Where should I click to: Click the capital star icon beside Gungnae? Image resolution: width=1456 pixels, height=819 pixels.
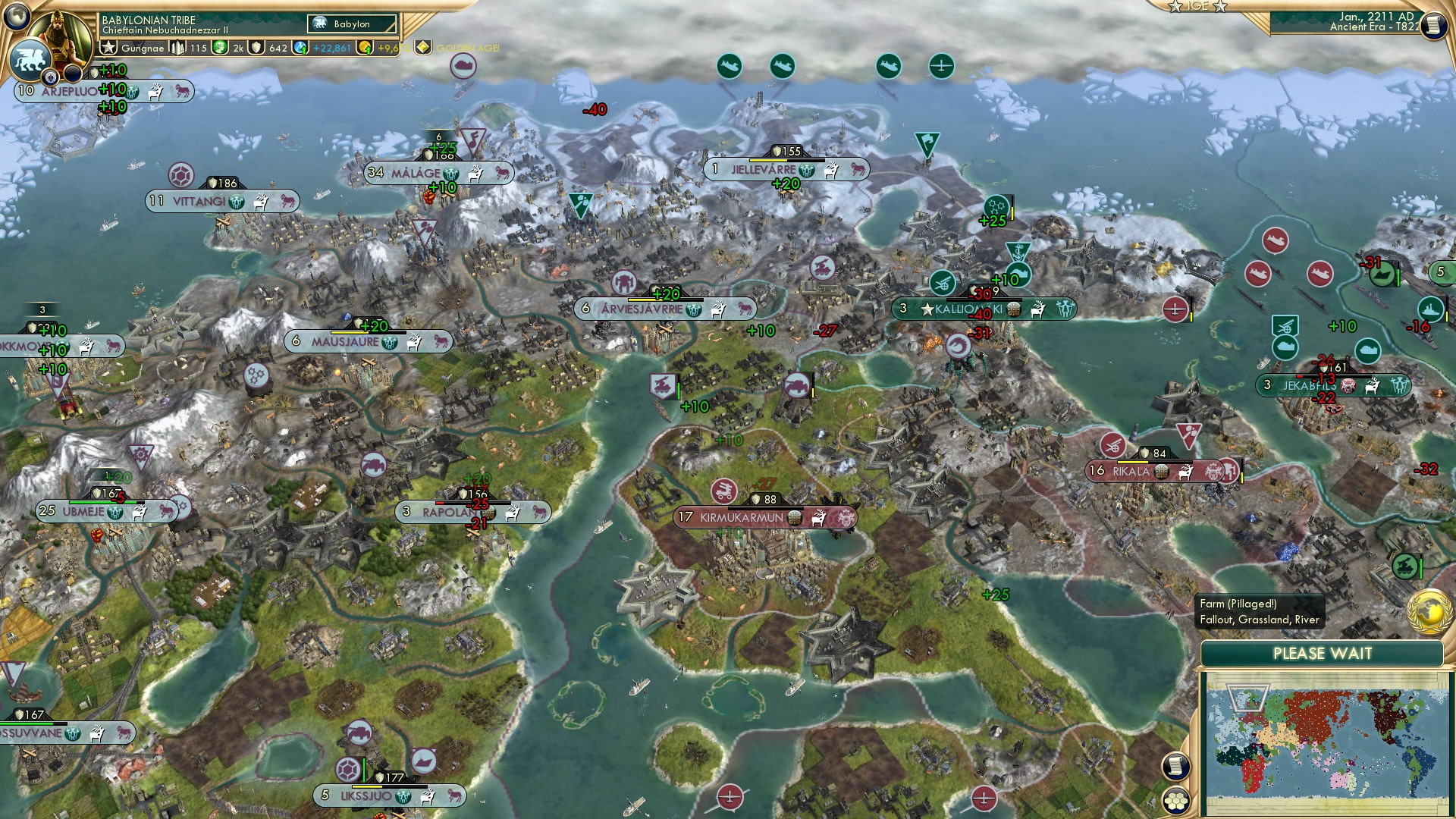tap(108, 47)
